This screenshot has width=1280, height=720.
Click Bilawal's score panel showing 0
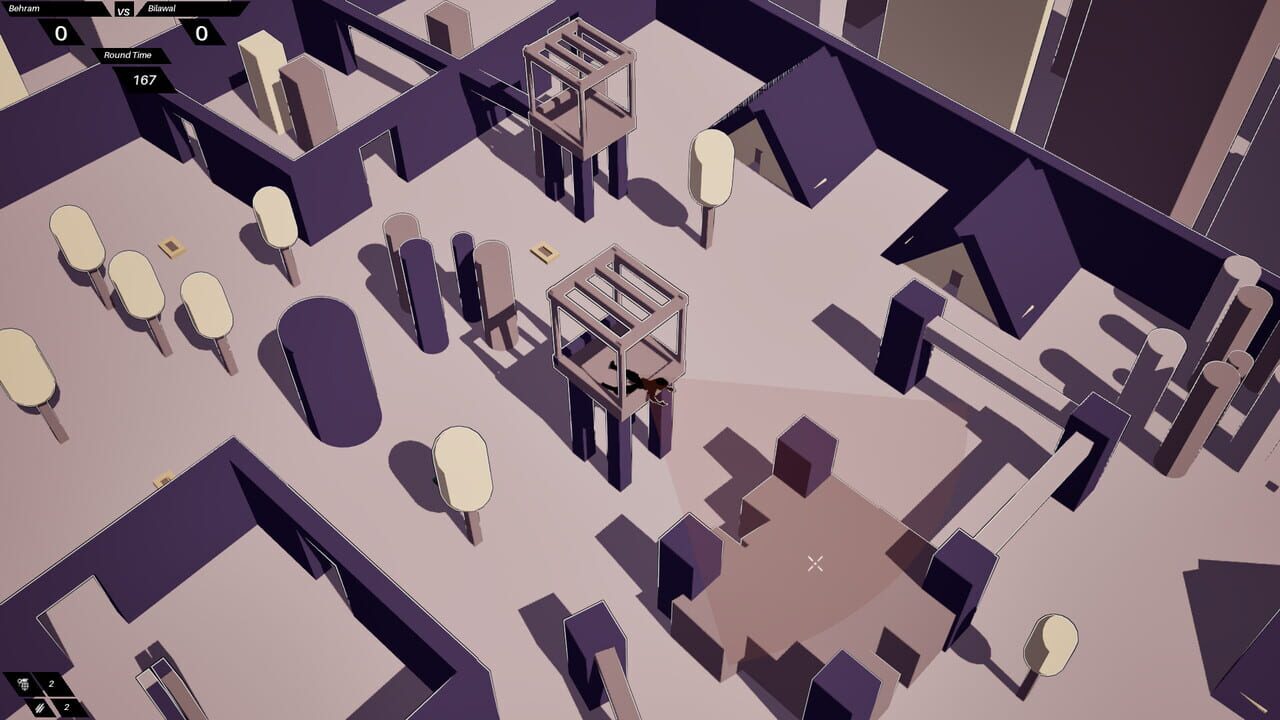[x=201, y=32]
